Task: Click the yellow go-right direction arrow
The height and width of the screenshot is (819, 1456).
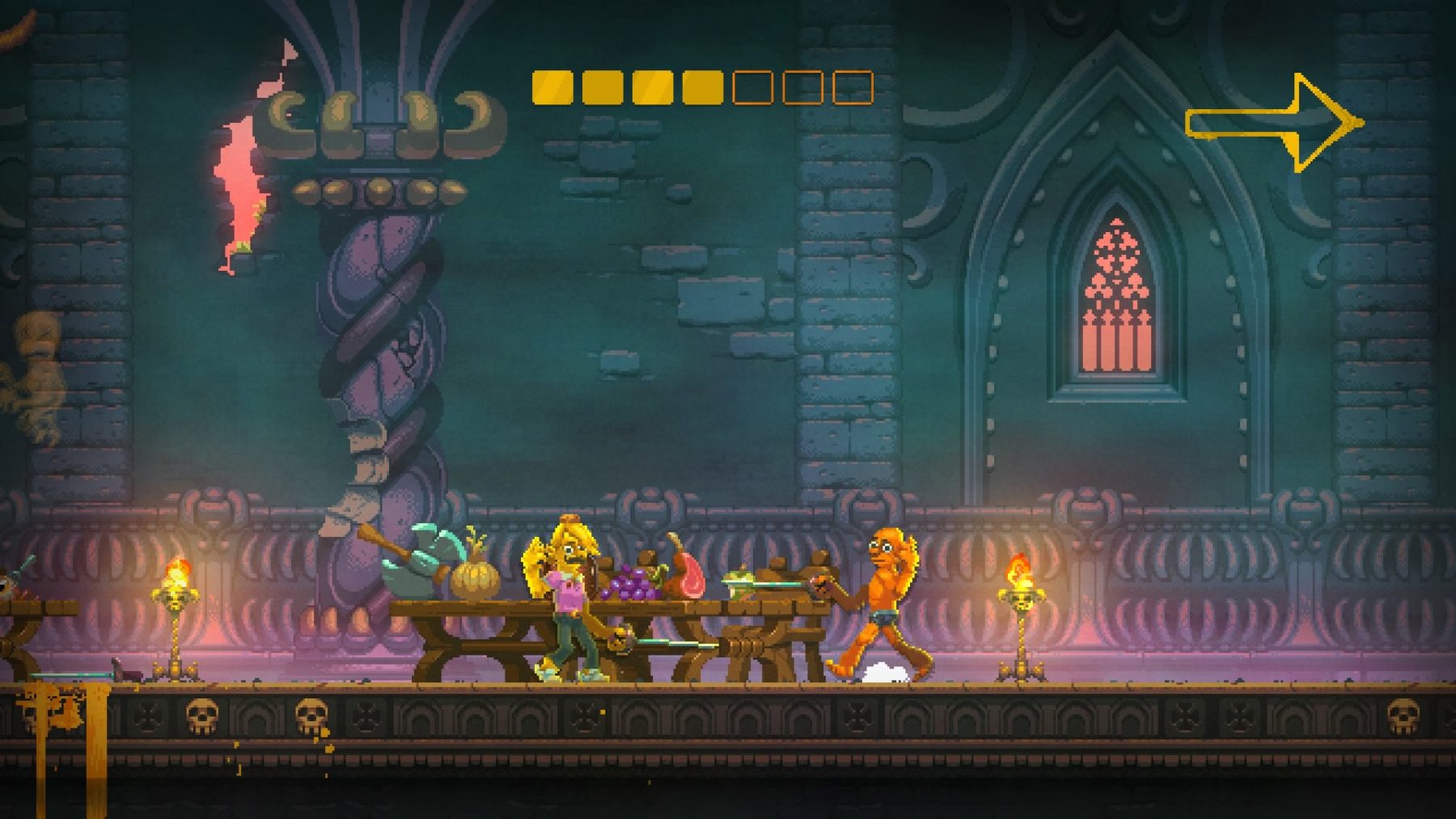Action: 1274,124
